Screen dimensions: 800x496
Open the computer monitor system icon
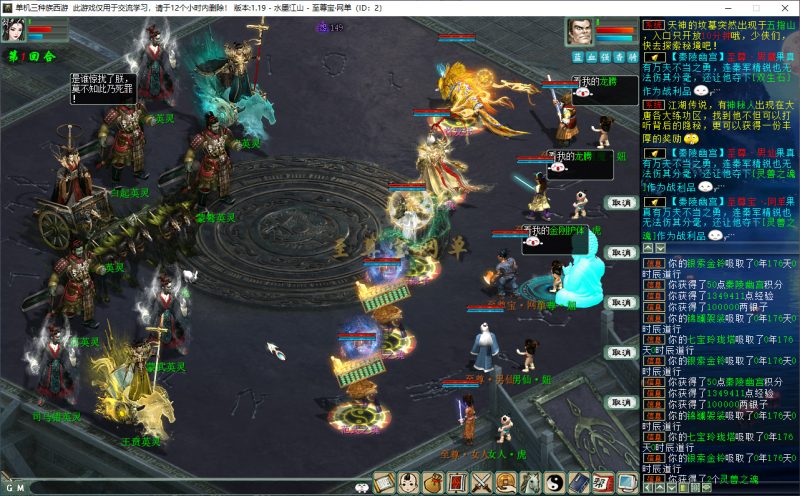pos(626,482)
